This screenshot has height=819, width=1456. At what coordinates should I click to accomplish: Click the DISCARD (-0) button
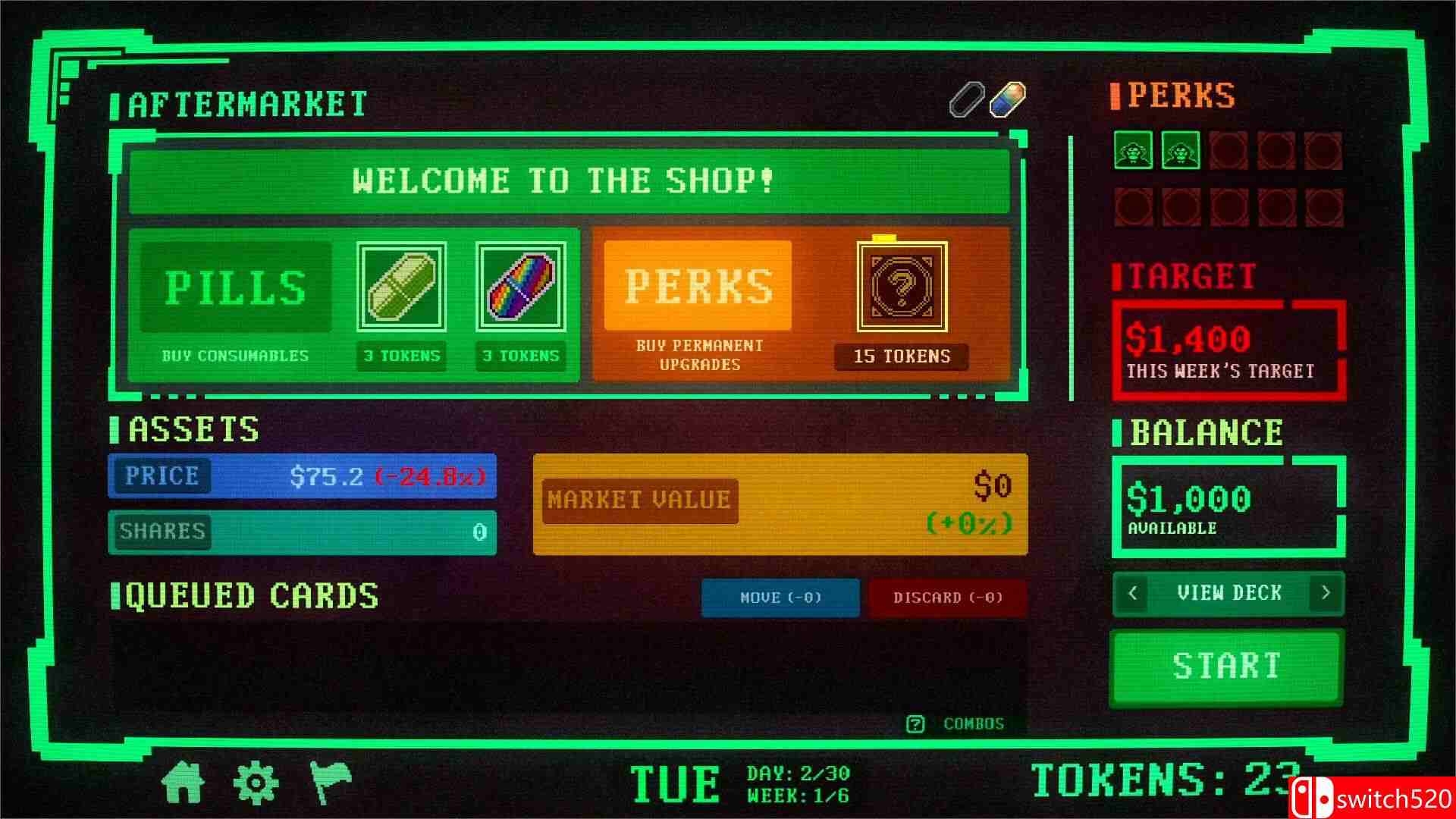pos(946,598)
